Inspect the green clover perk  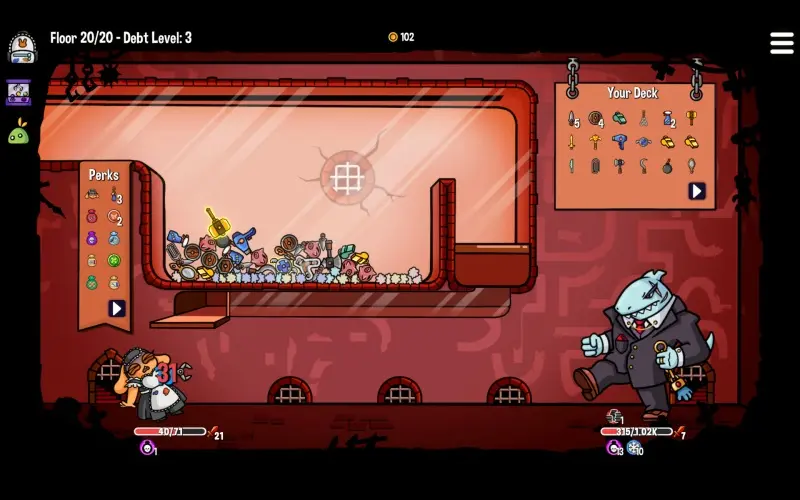[114, 261]
